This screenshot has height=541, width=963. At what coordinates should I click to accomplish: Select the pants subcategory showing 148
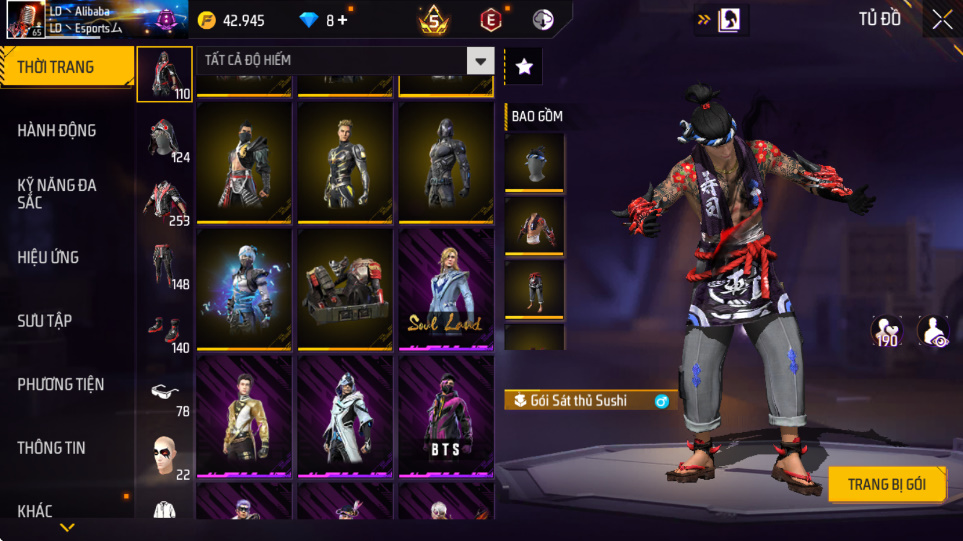tap(165, 266)
